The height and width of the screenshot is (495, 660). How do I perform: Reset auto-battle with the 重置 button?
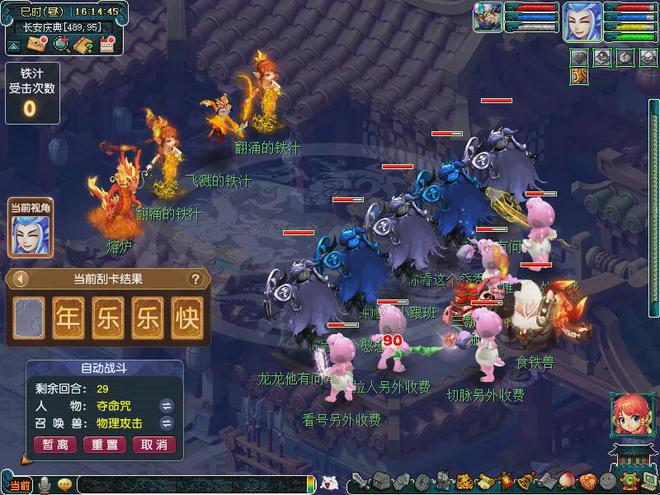(105, 444)
